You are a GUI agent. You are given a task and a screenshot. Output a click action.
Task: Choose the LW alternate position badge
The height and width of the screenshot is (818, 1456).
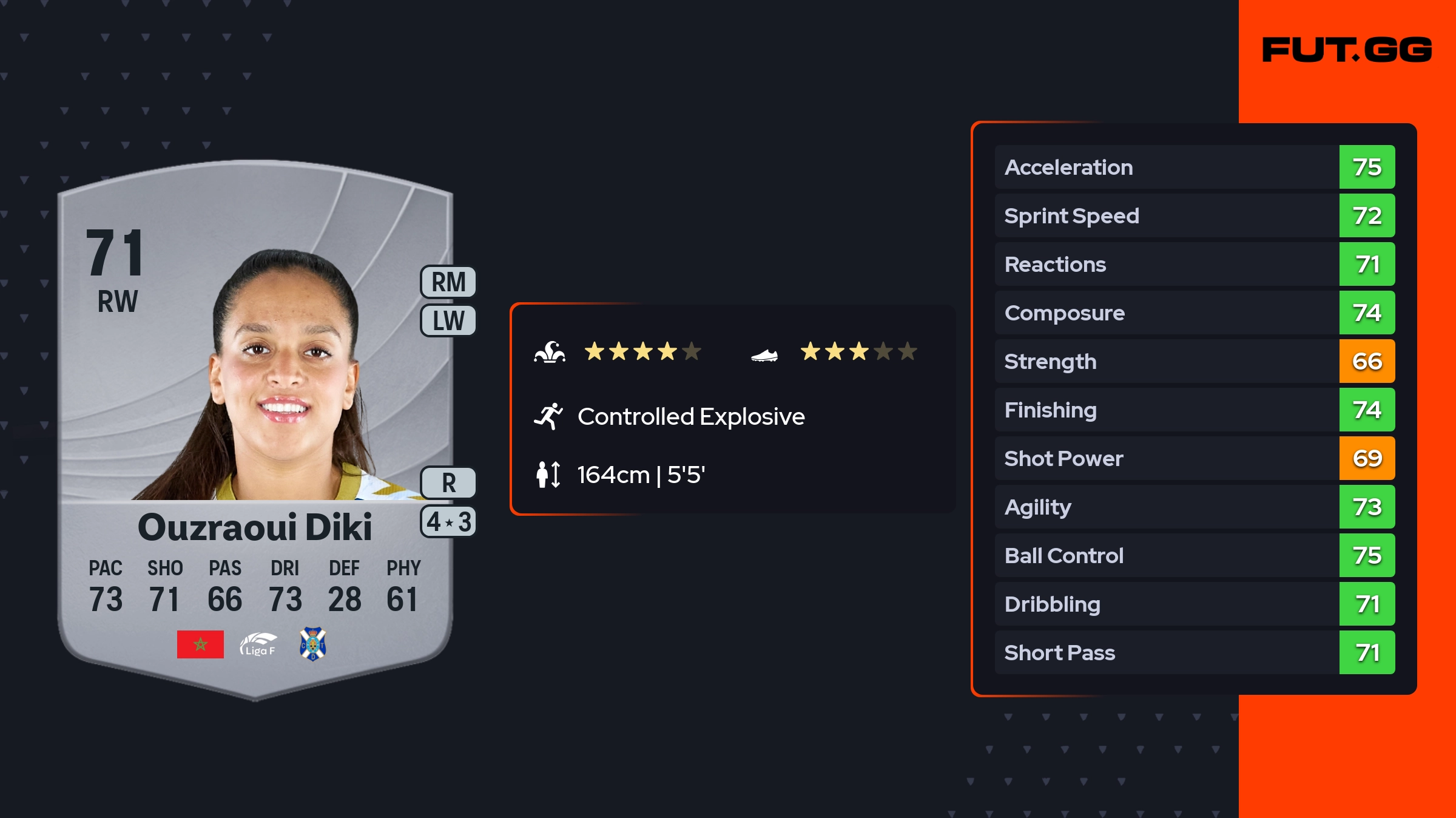pyautogui.click(x=448, y=320)
